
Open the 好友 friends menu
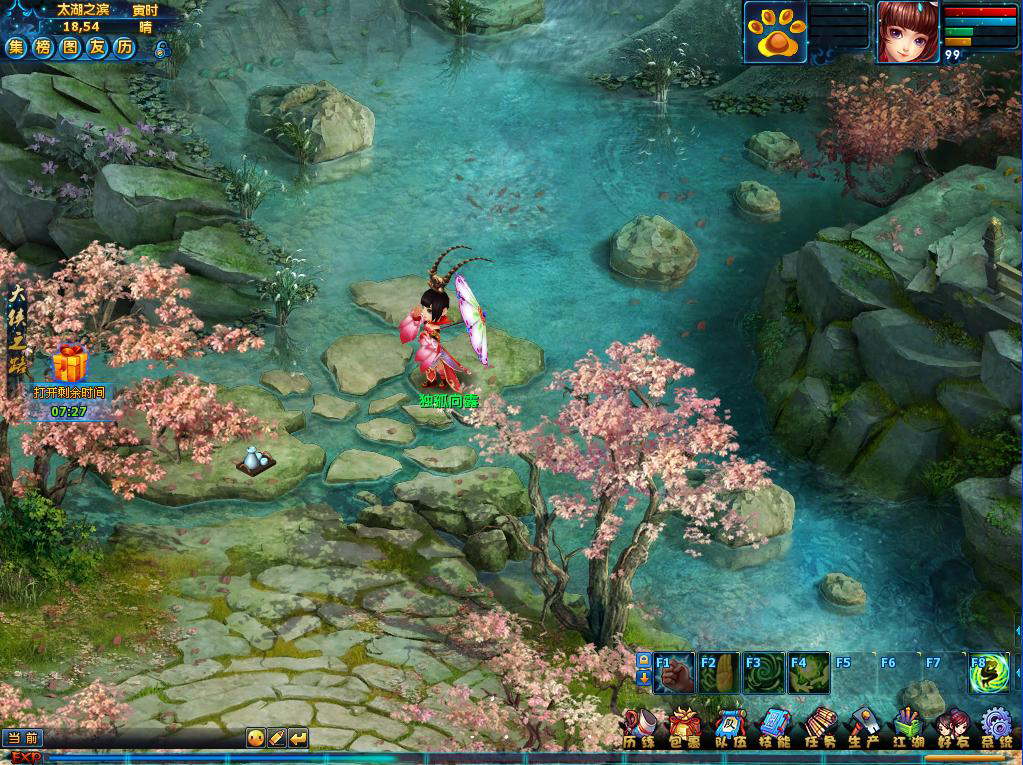pos(952,729)
